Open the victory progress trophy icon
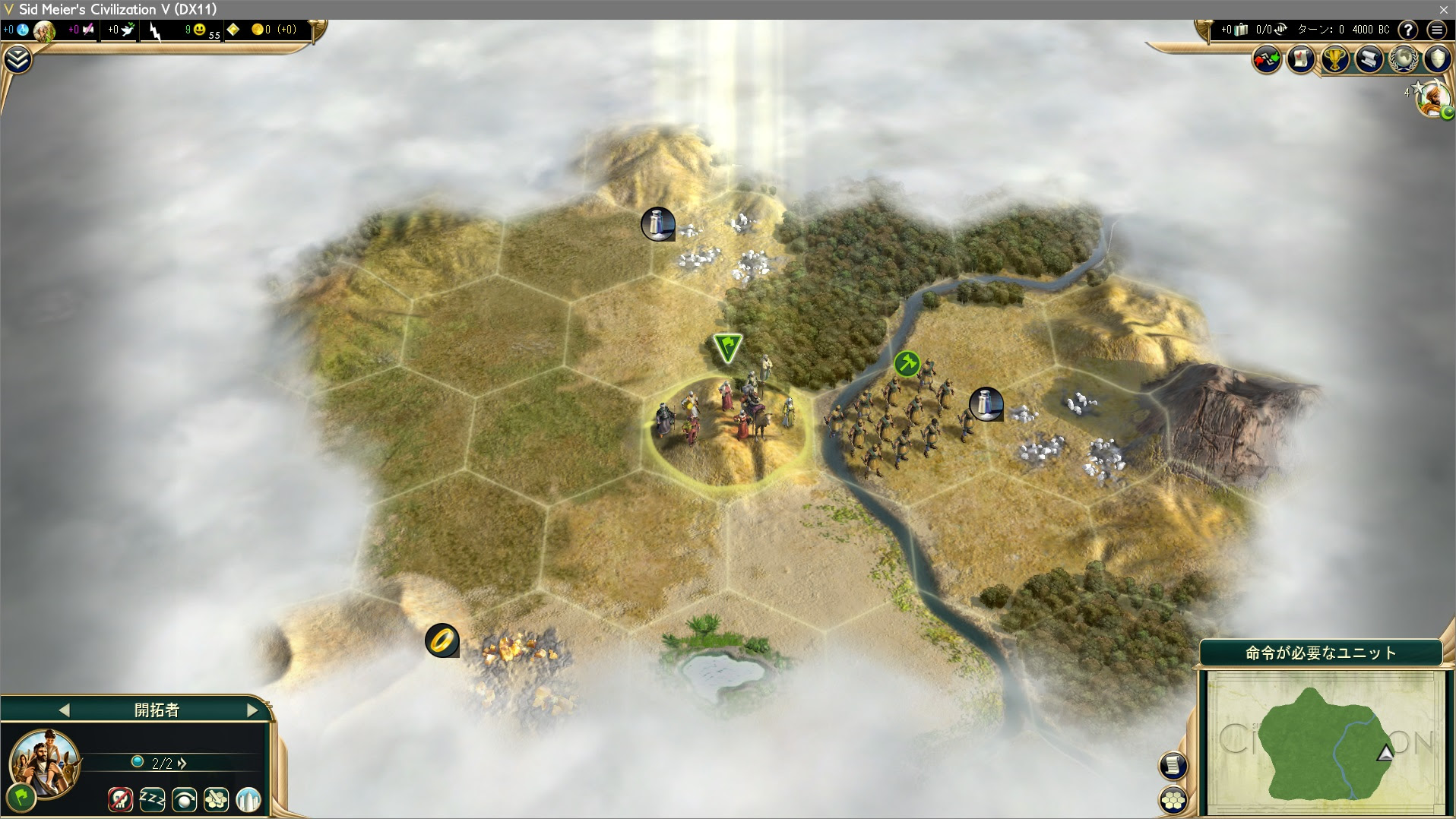The image size is (1456, 819). (1334, 59)
